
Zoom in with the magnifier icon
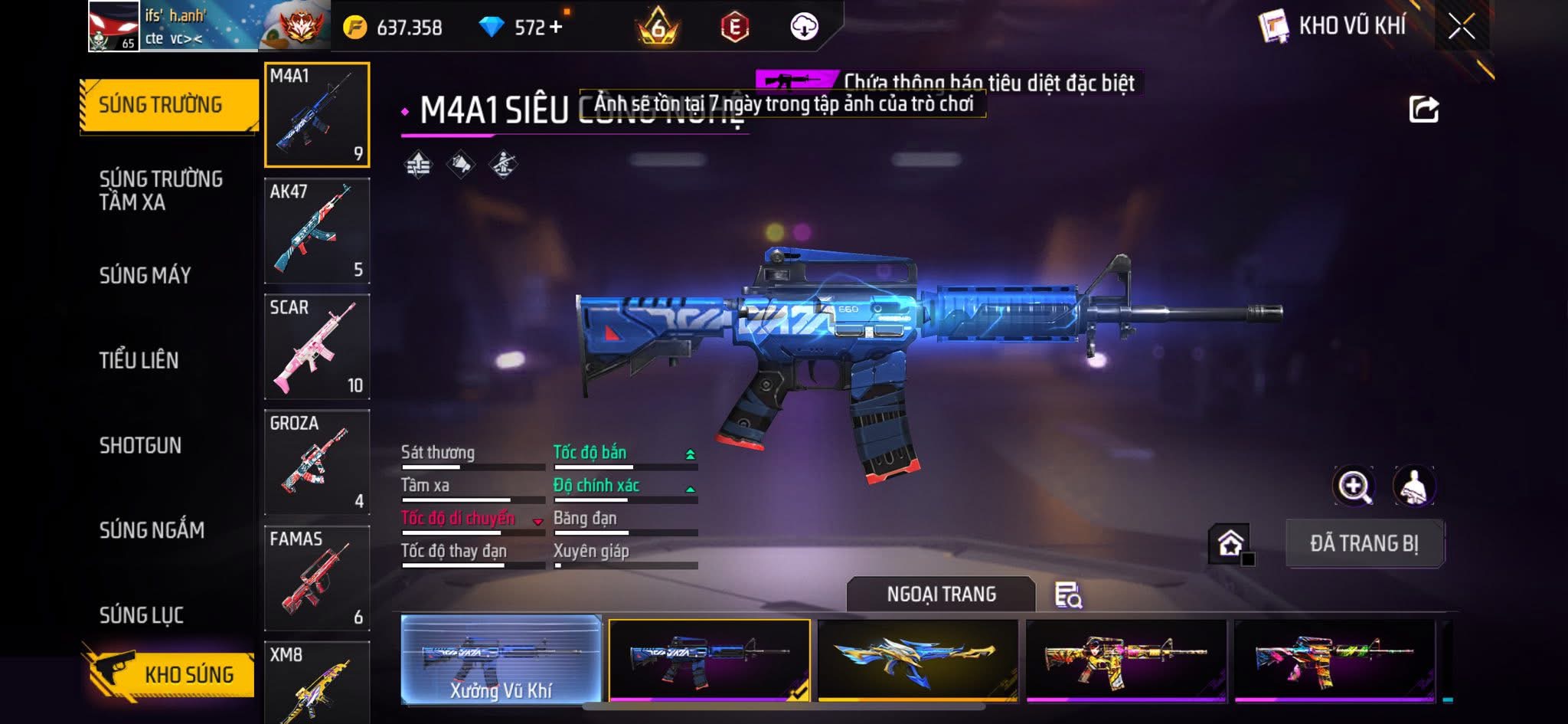[x=1354, y=486]
